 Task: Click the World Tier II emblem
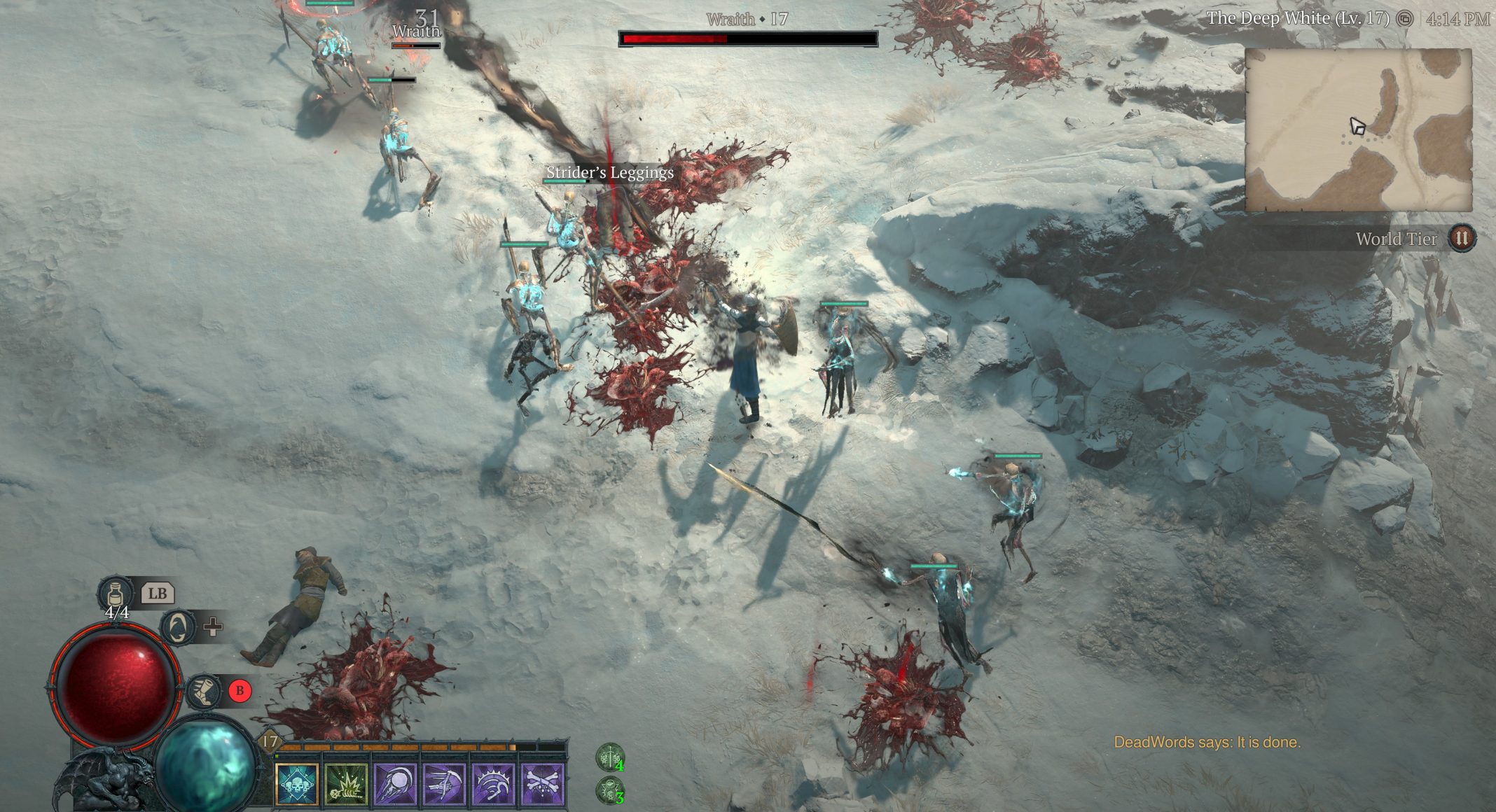pos(1461,239)
